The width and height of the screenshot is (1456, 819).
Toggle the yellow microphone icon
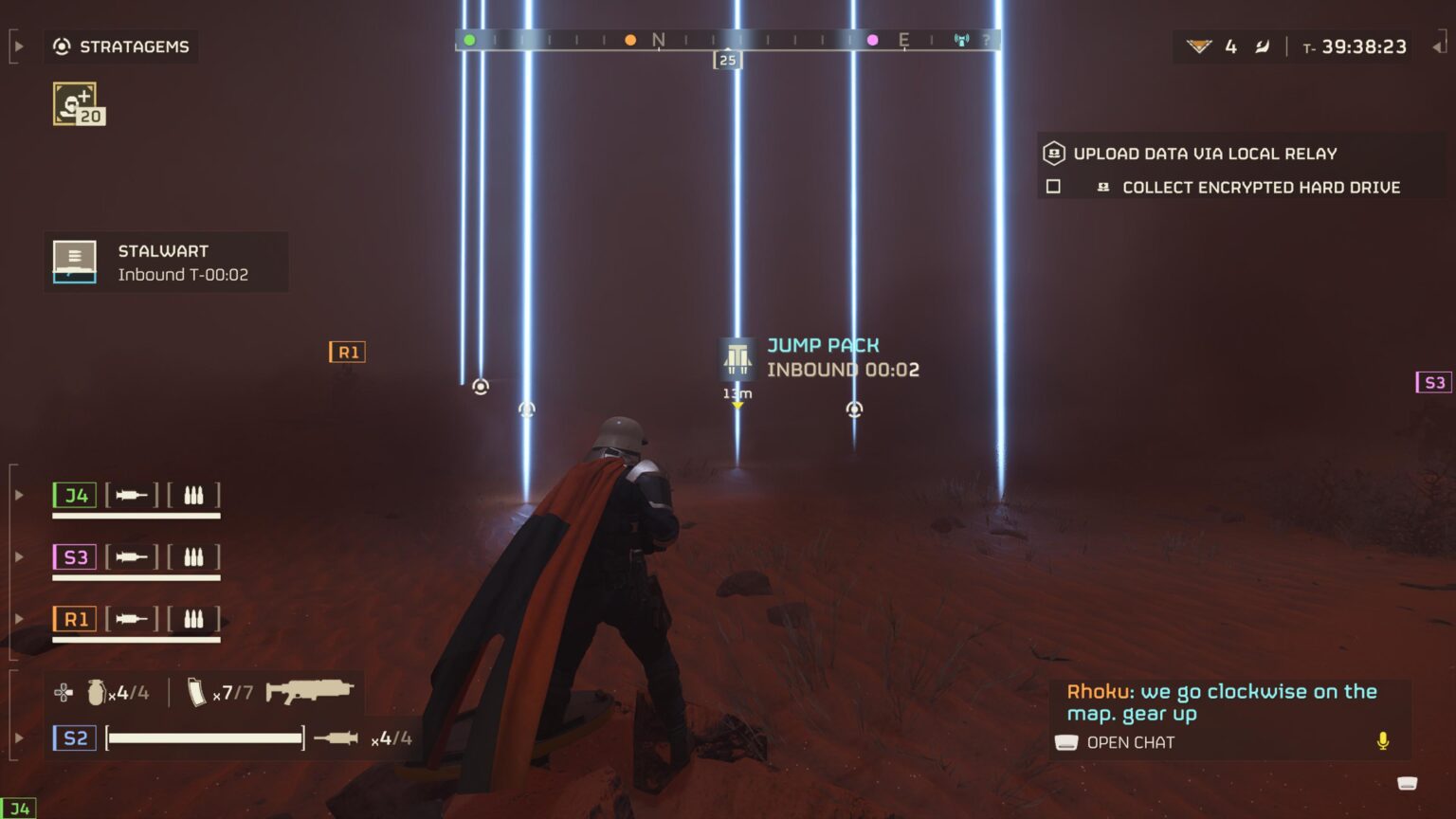[1383, 741]
